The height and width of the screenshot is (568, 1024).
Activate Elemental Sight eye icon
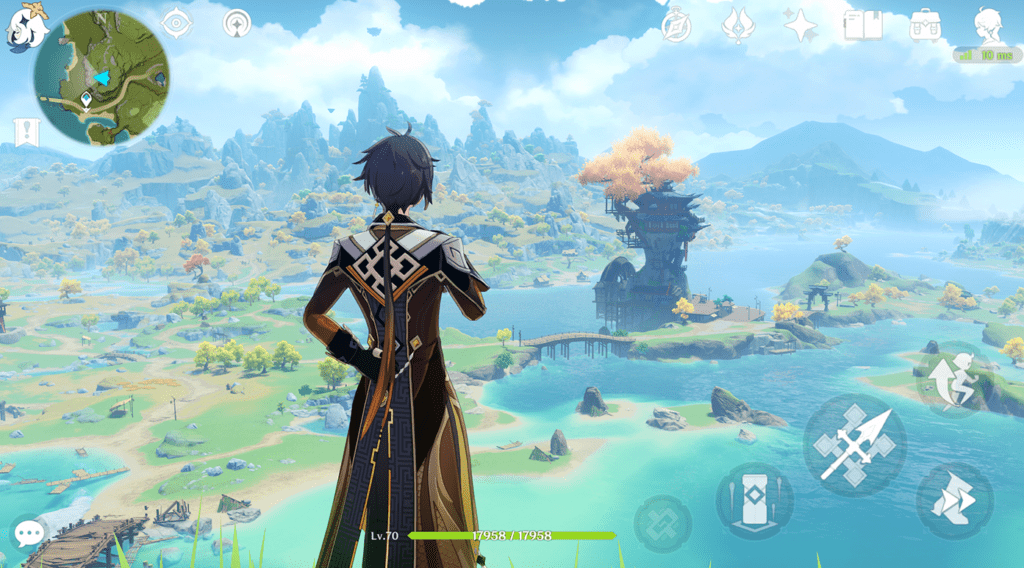pos(176,22)
